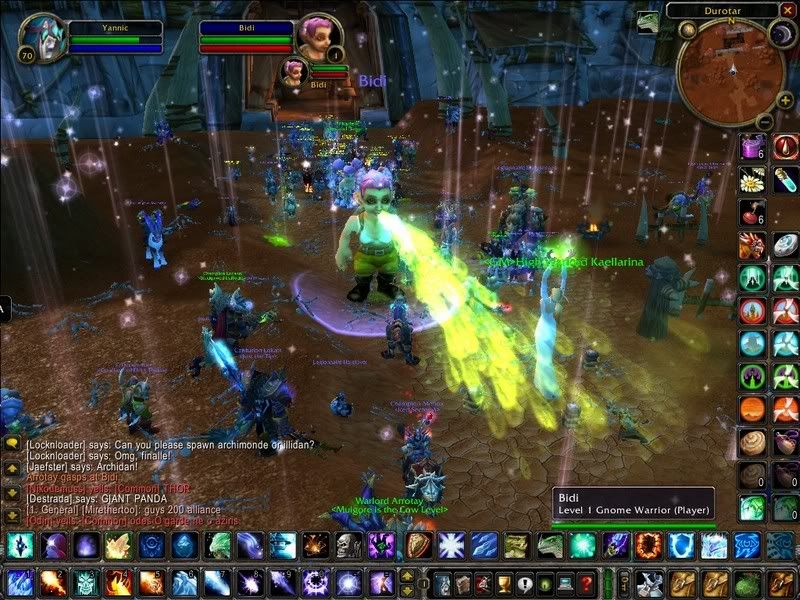Viewport: 800px width, 600px height.
Task: Select Yannic's player portrait
Action: point(40,37)
